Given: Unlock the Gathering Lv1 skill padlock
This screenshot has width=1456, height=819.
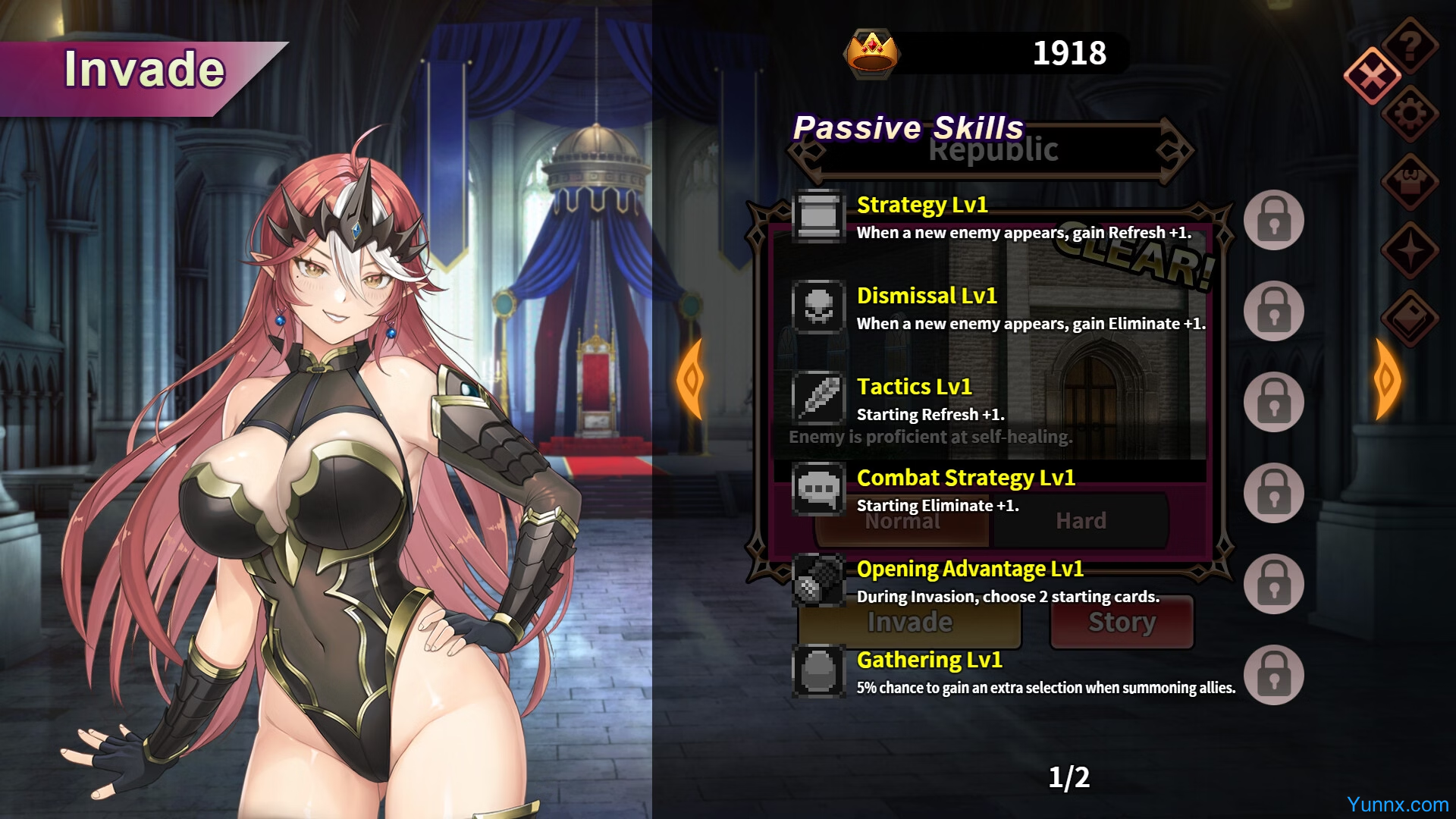Looking at the screenshot, I should (1273, 675).
